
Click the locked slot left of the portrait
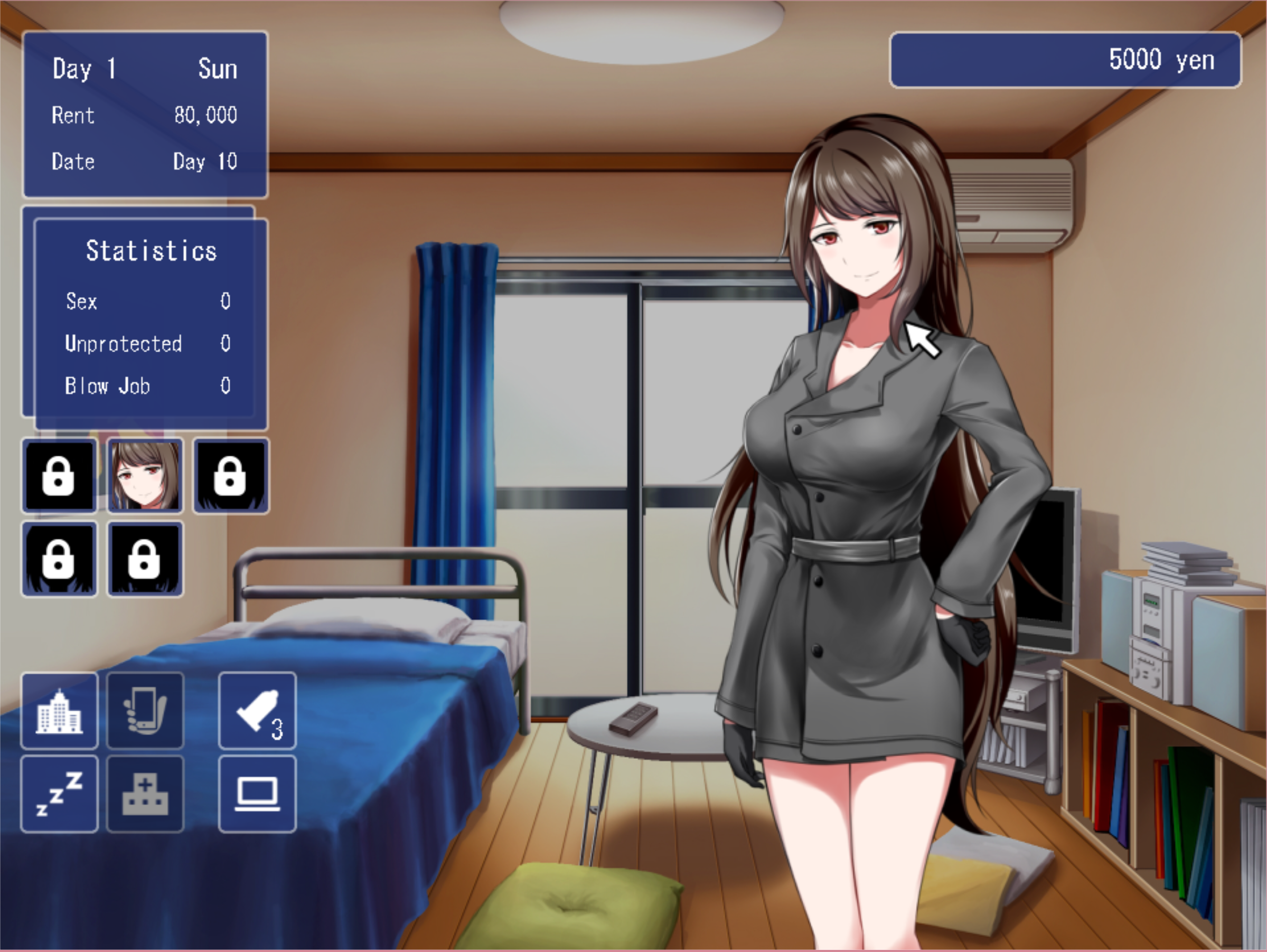pos(59,476)
